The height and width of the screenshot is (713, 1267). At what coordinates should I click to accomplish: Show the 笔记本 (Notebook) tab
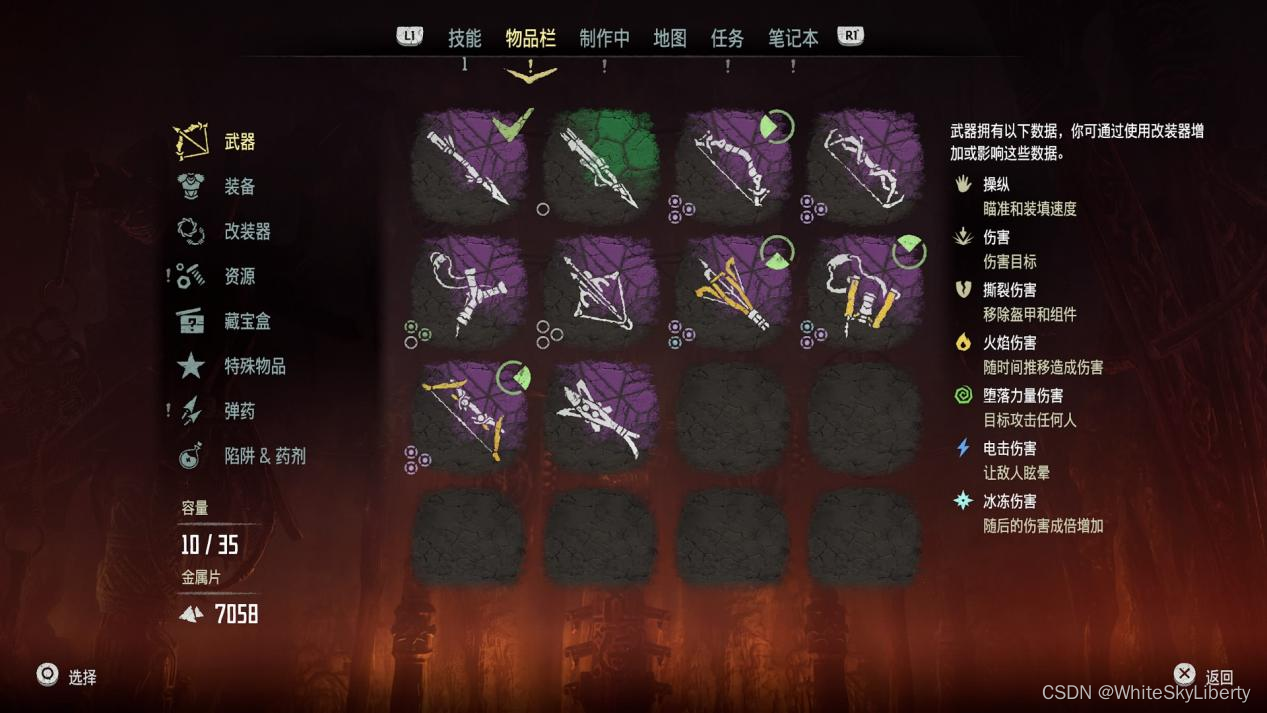(x=792, y=38)
